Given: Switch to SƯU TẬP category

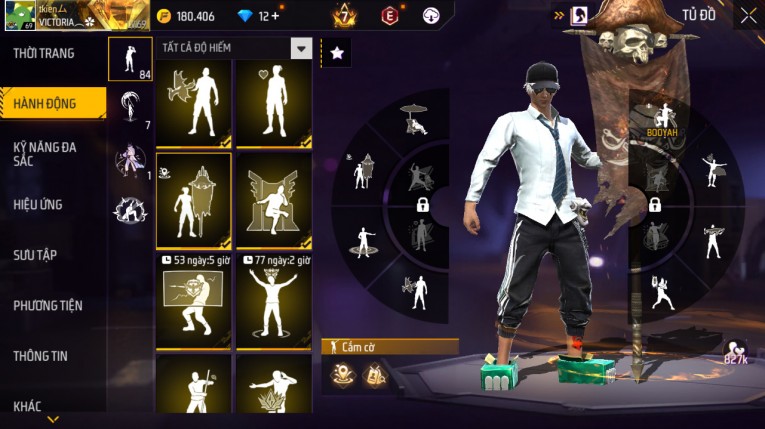Looking at the screenshot, I should (35, 255).
